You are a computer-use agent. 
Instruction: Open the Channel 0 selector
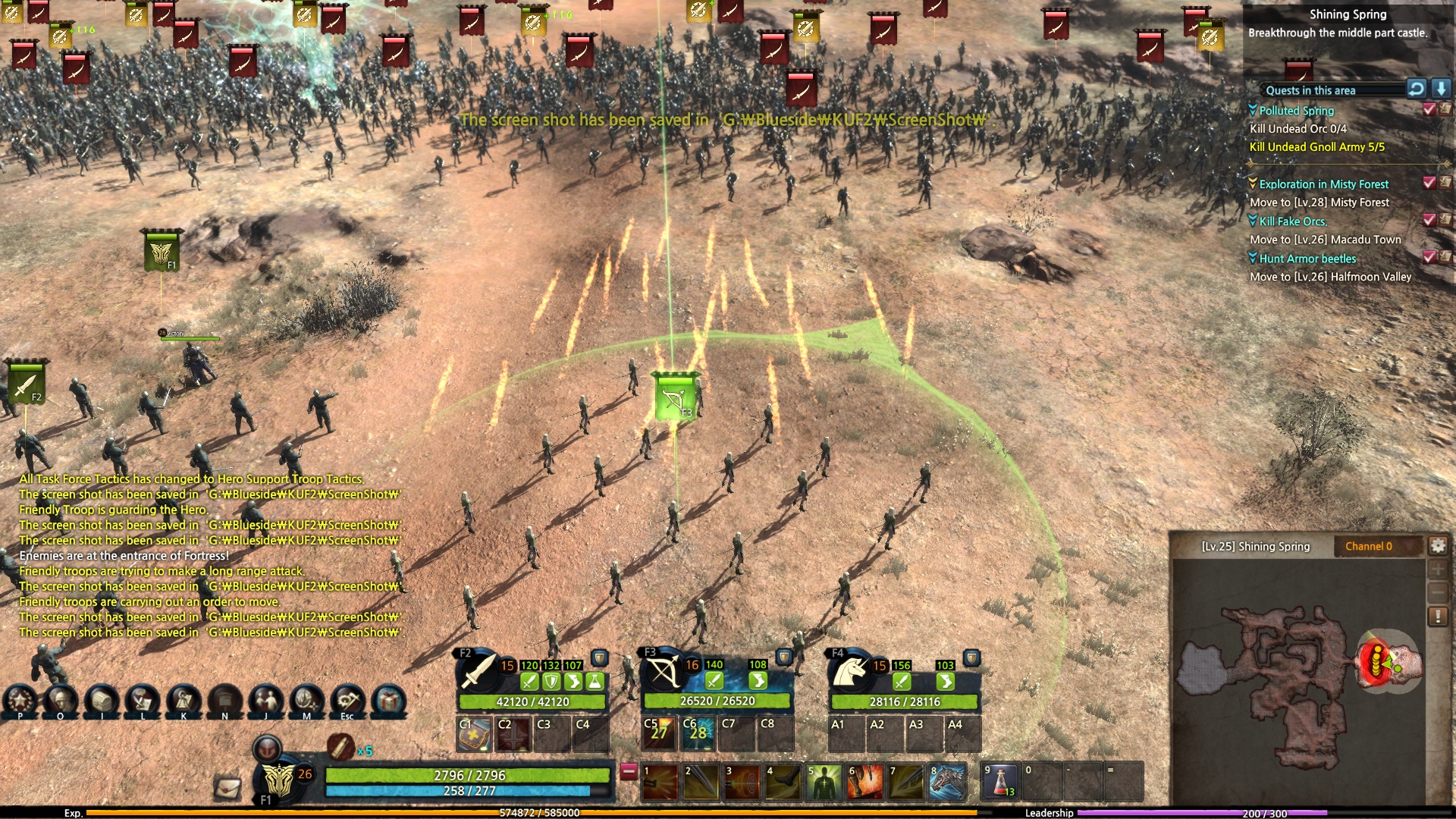1369,546
